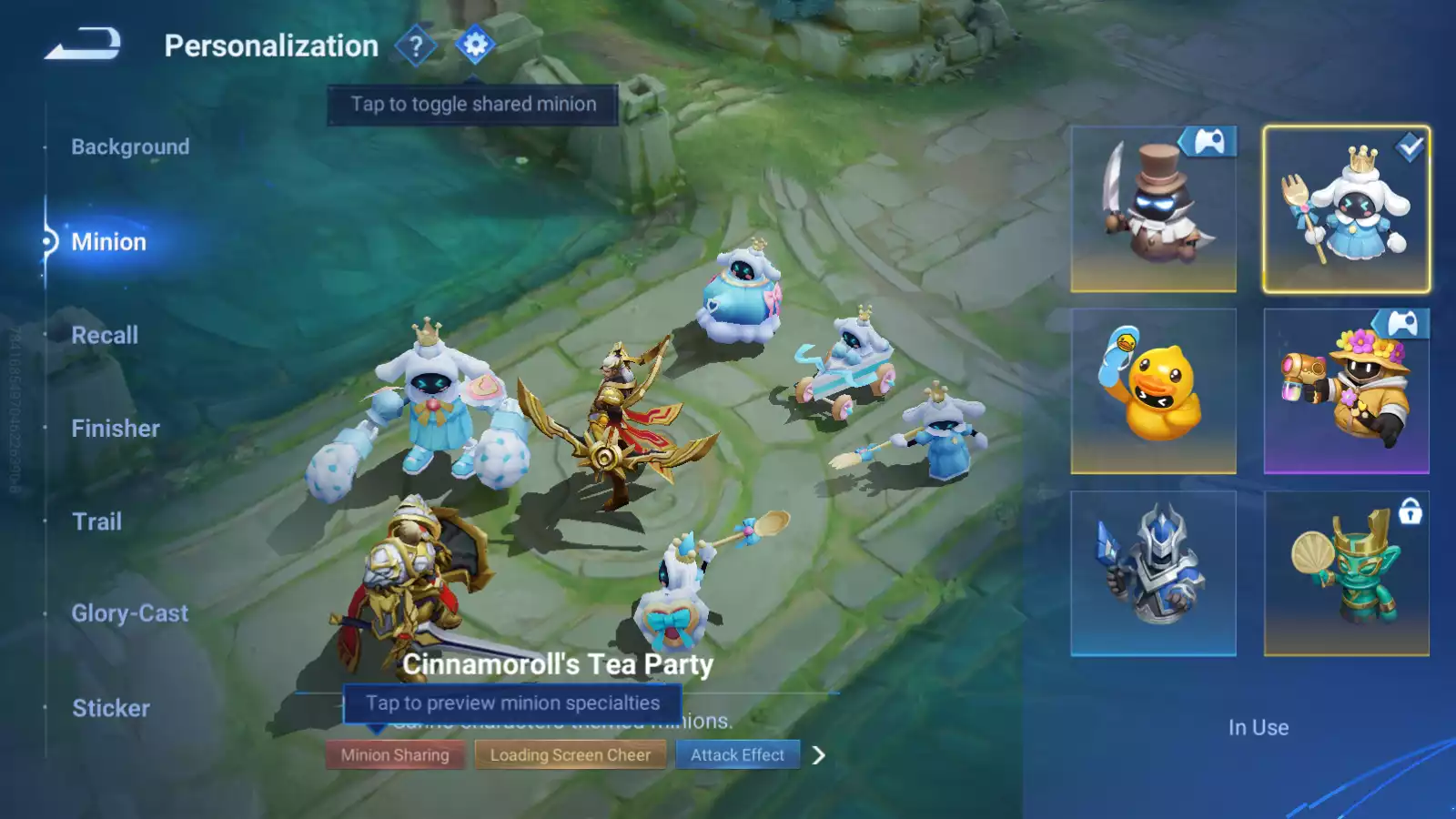
Task: Select the Minion tab
Action: (108, 242)
